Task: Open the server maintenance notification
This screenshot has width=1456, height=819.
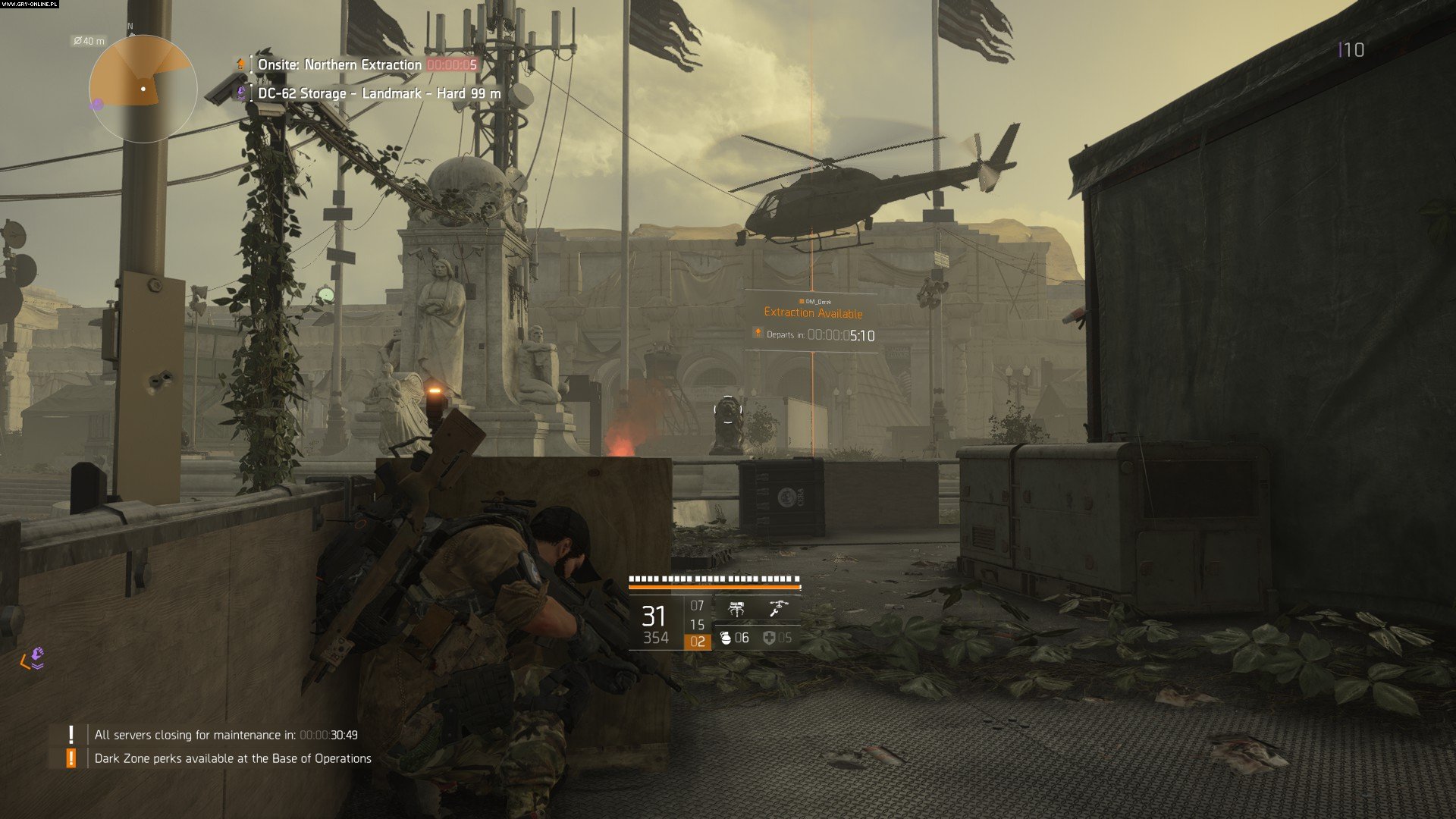Action: click(226, 735)
